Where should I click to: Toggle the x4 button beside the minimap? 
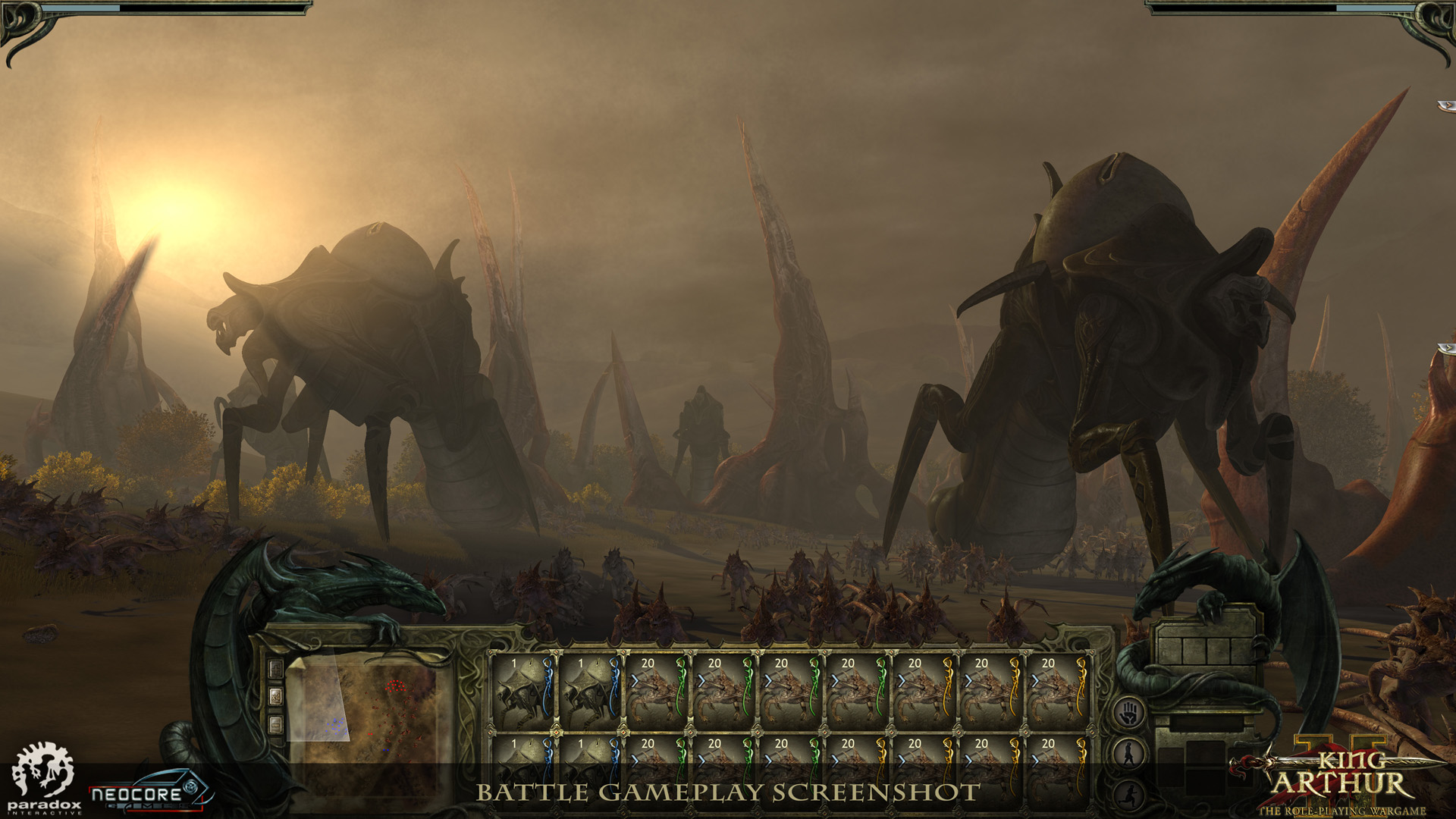(x=276, y=696)
